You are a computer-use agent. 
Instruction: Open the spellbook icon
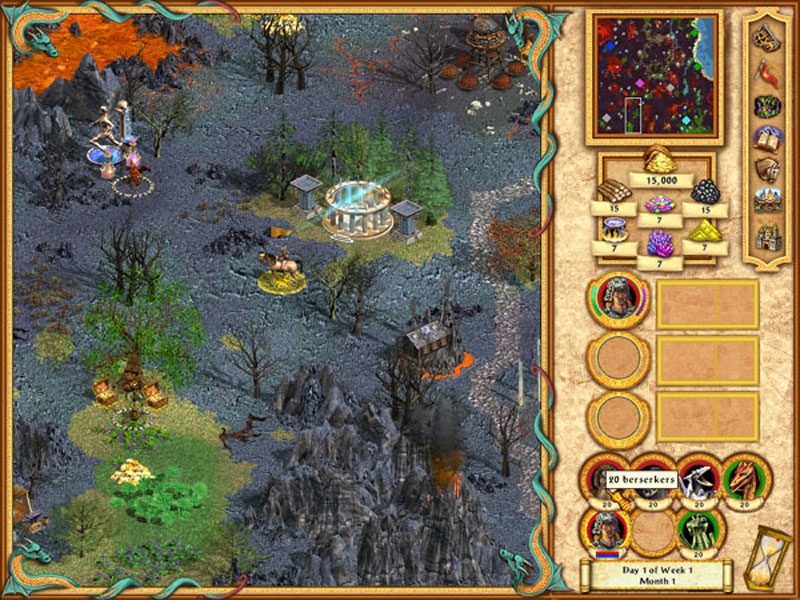point(768,137)
